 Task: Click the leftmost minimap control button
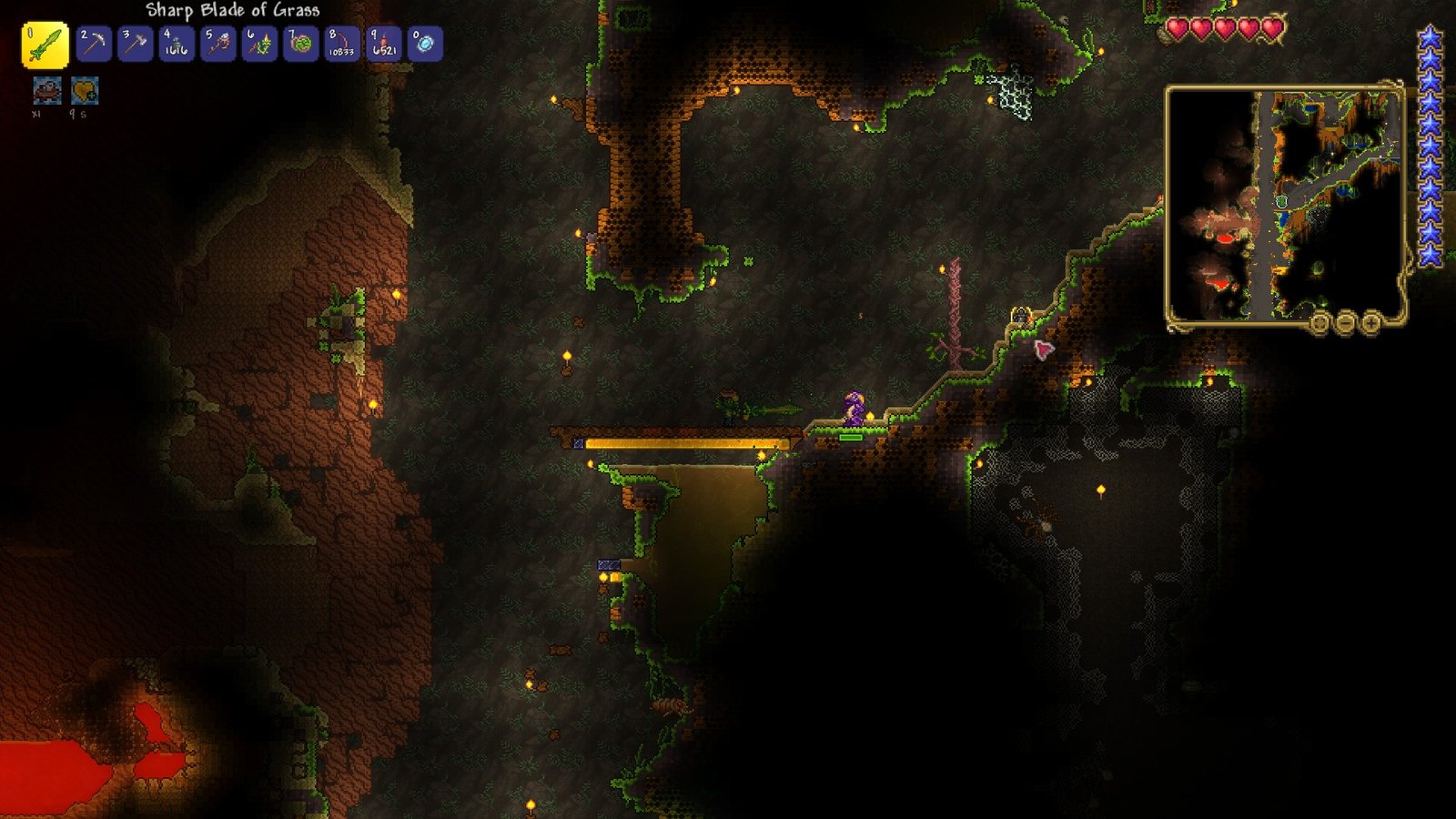pyautogui.click(x=1319, y=322)
